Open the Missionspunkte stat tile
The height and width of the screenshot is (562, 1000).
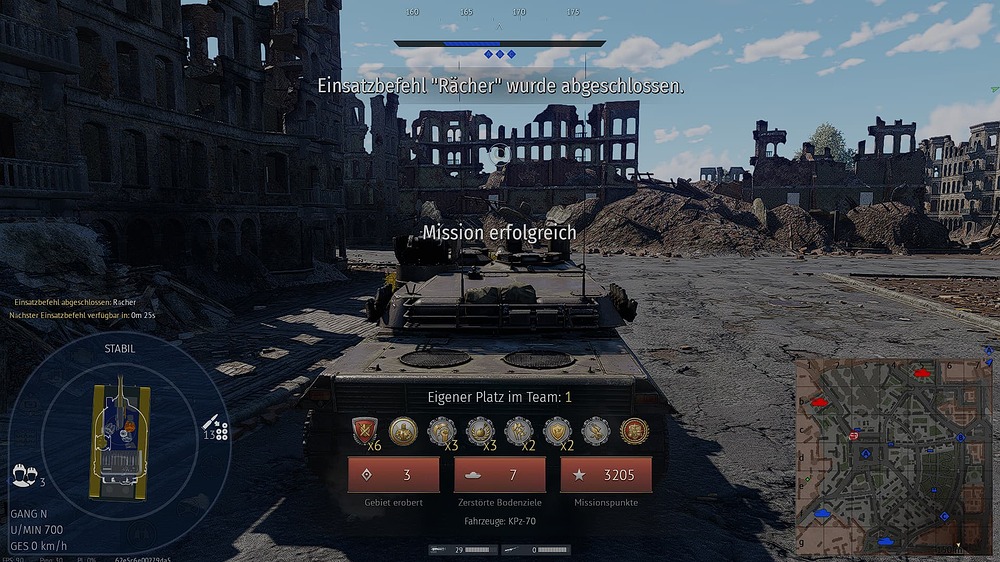605,475
